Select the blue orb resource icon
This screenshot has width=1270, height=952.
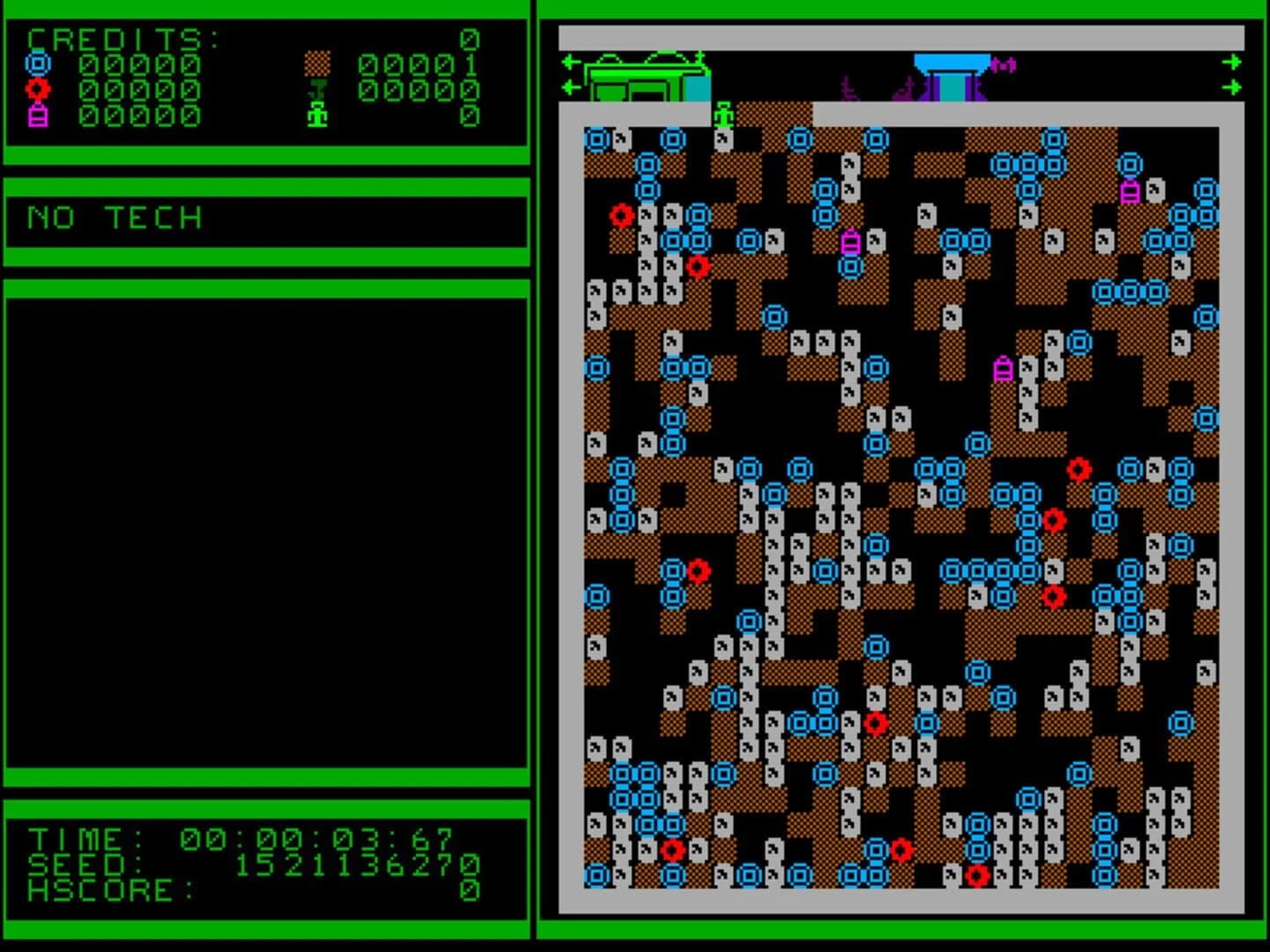coord(36,62)
